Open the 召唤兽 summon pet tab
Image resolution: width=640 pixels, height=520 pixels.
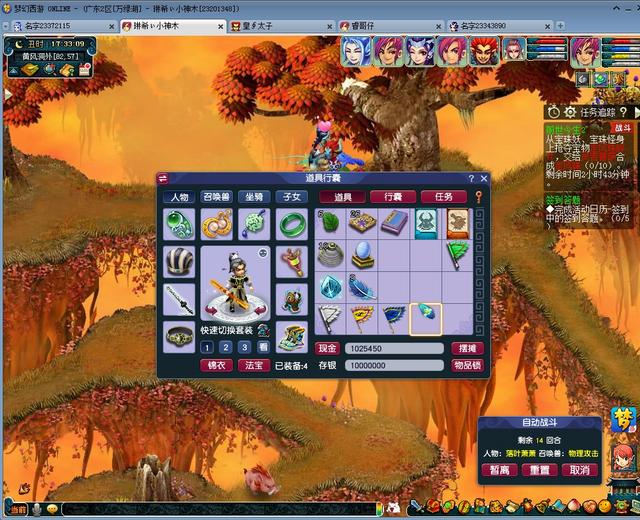pos(217,197)
